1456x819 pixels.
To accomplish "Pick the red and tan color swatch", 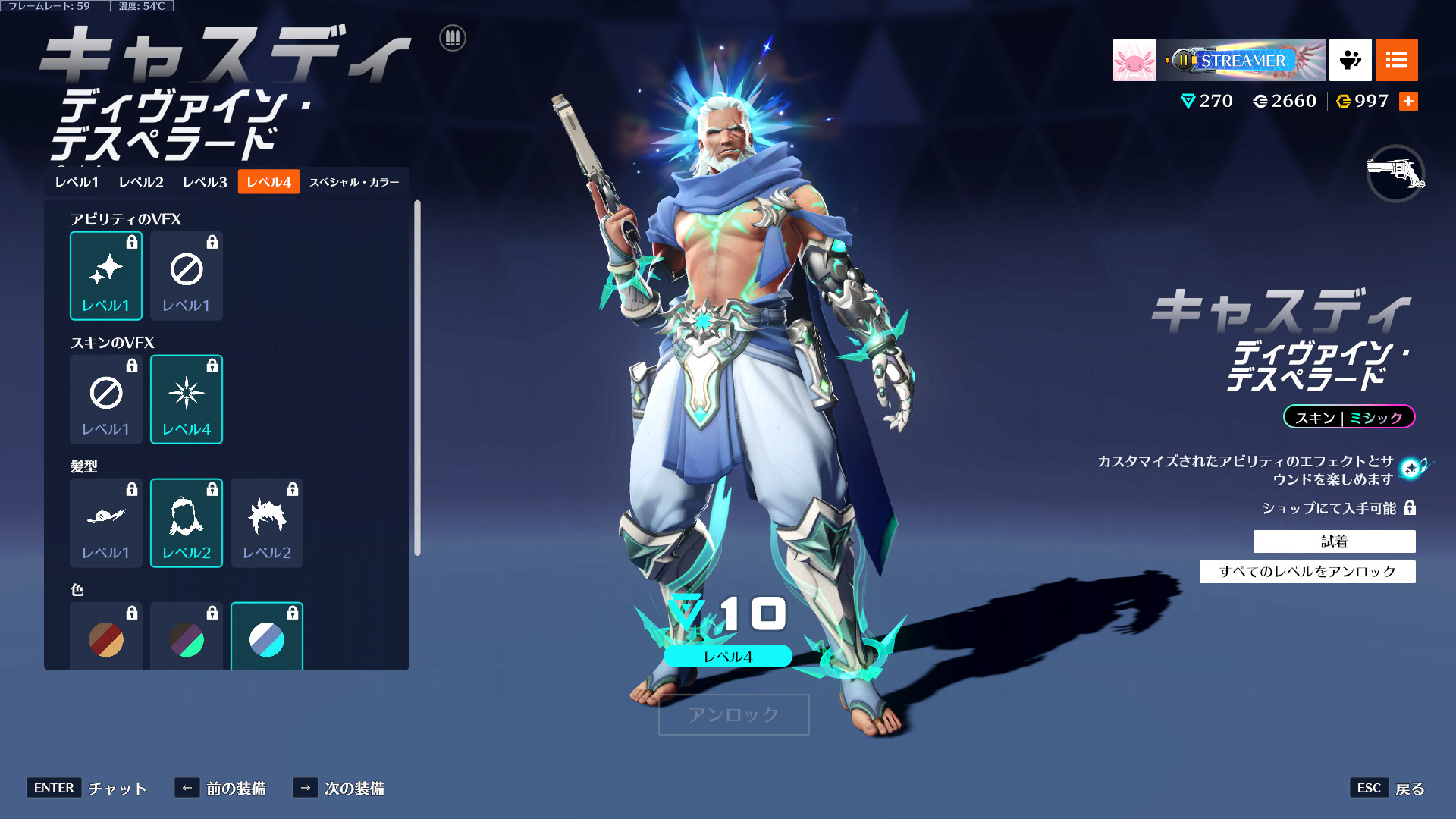I will pyautogui.click(x=106, y=639).
